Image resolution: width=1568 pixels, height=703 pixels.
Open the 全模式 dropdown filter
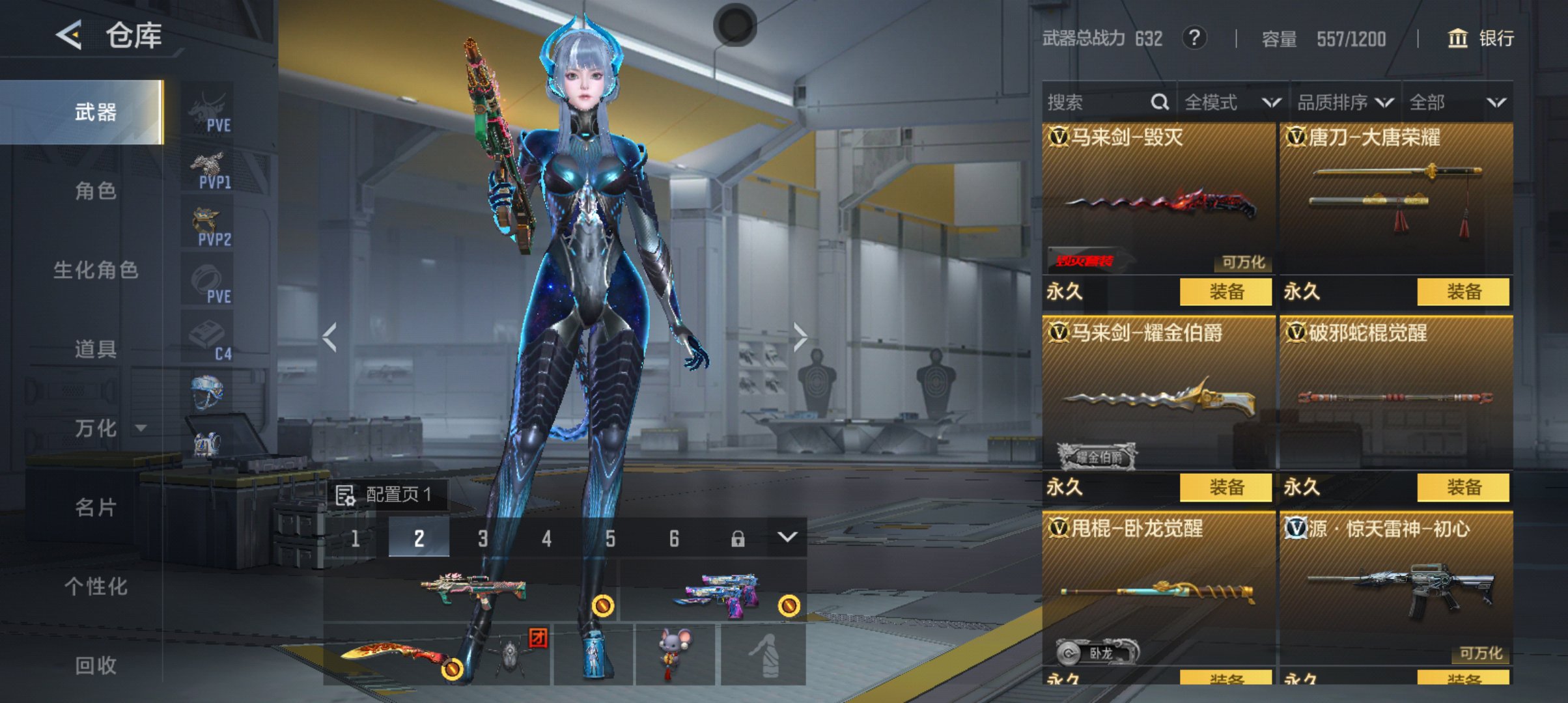point(1232,102)
